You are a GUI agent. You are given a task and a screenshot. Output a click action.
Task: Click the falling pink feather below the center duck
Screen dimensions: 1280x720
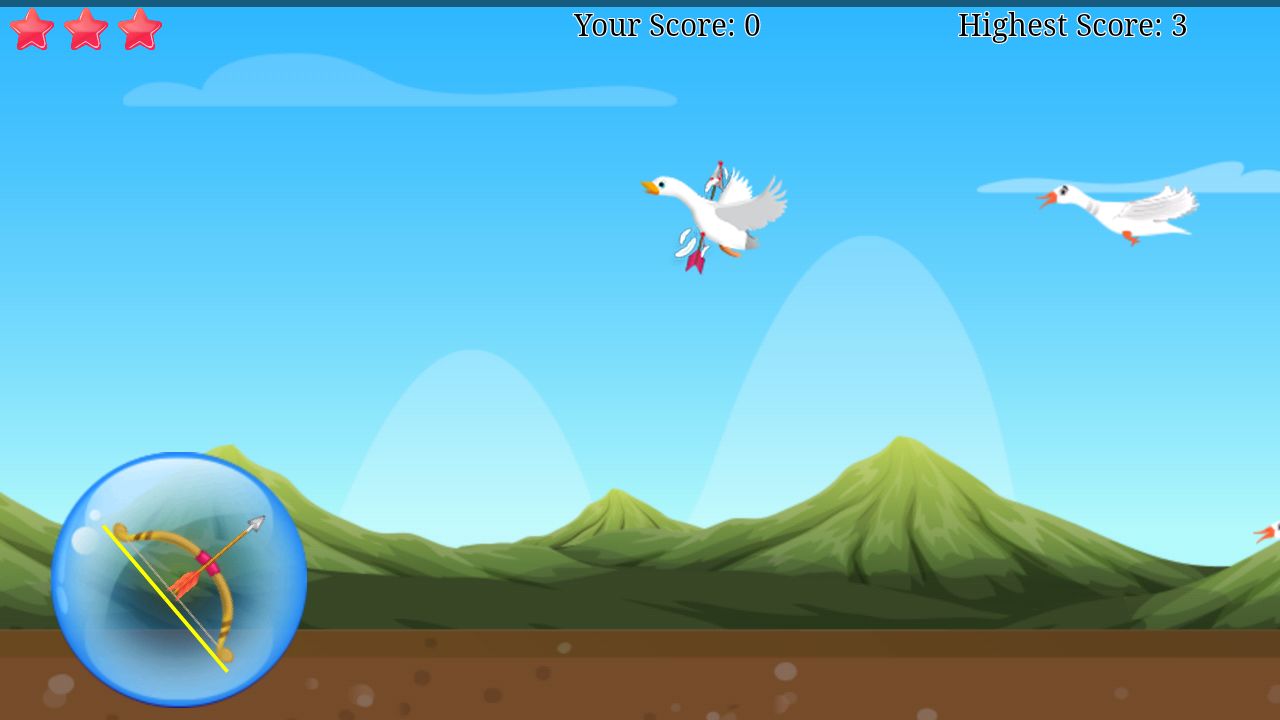click(697, 262)
